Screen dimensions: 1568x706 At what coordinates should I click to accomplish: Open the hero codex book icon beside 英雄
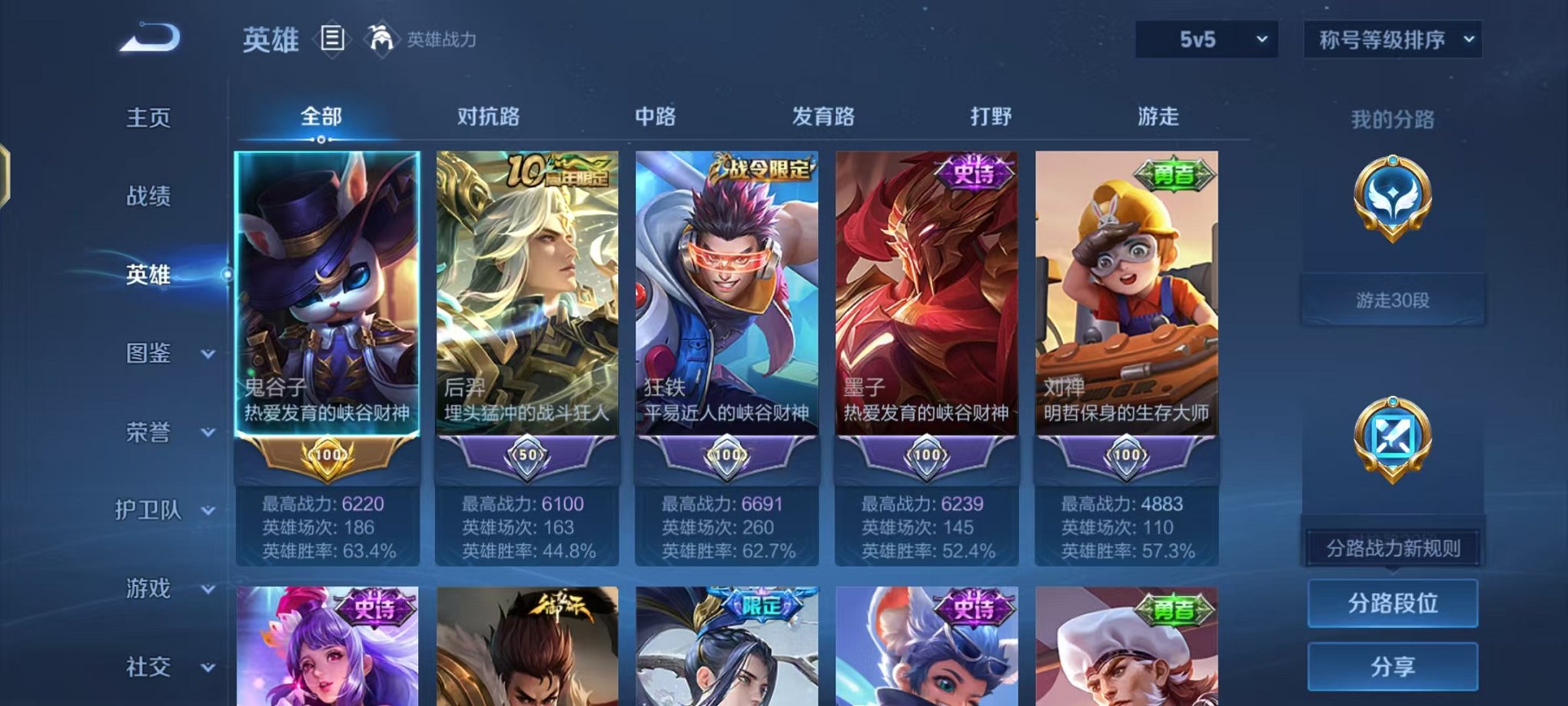pos(333,39)
